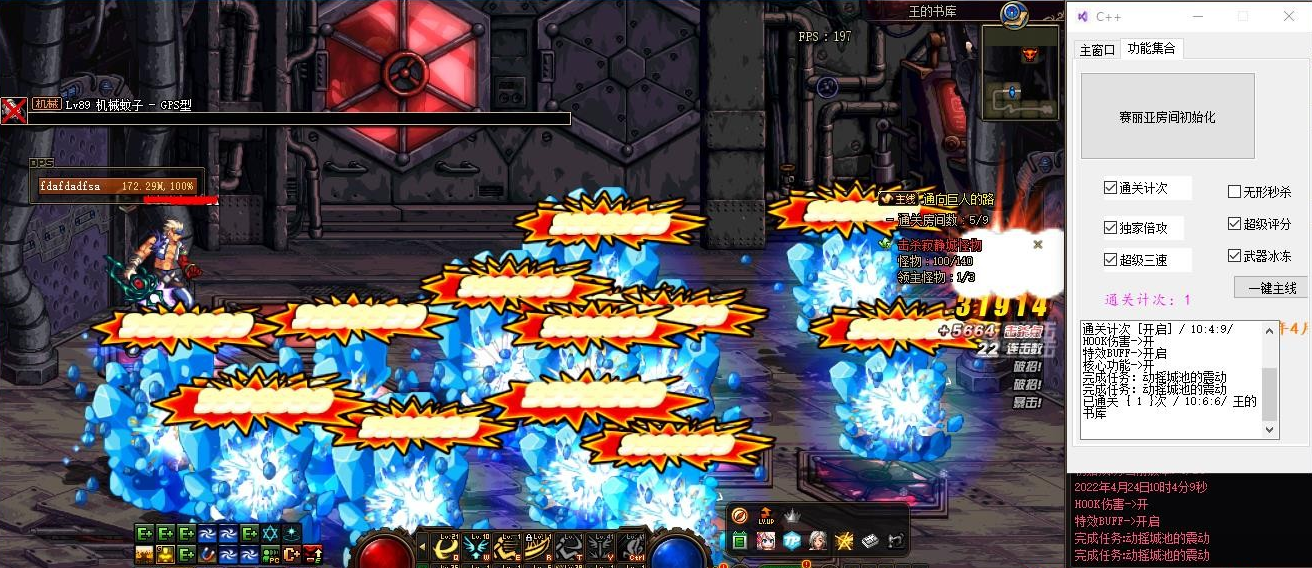1312x568 pixels.
Task: Close the C++ tool window
Action: 1289,16
